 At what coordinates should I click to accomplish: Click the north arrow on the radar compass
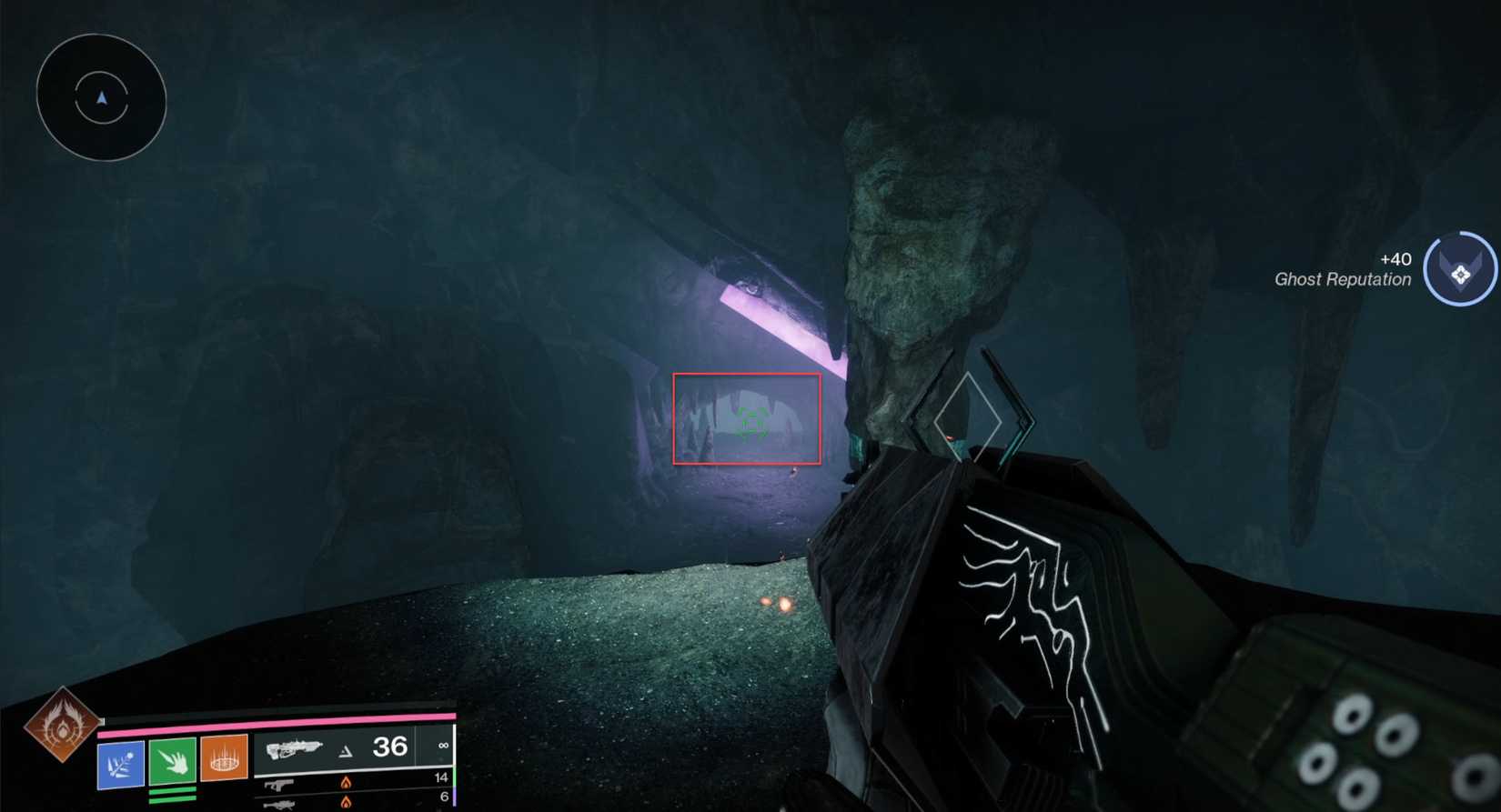pos(101,98)
